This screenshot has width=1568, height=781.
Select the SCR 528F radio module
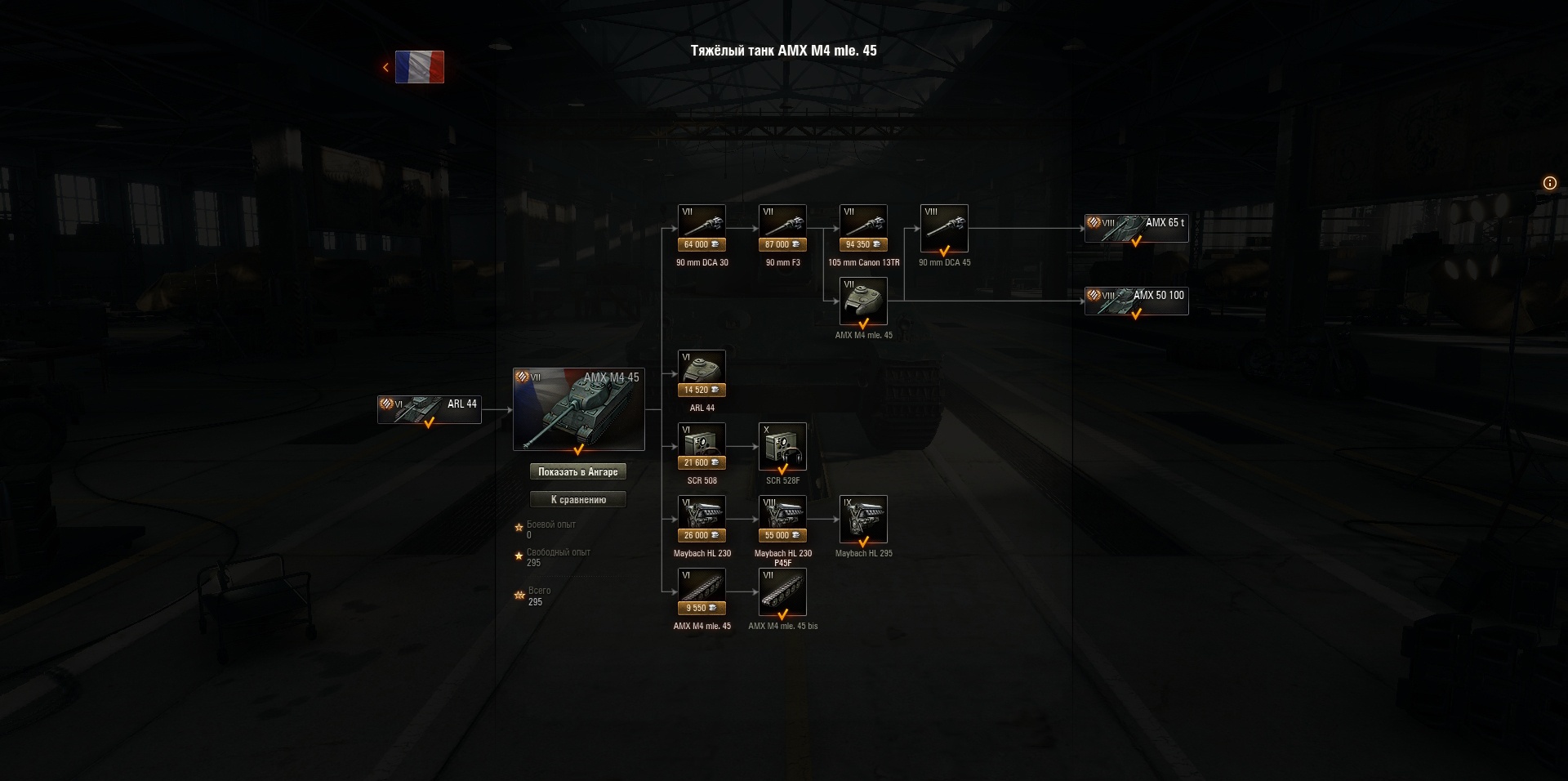tap(782, 445)
